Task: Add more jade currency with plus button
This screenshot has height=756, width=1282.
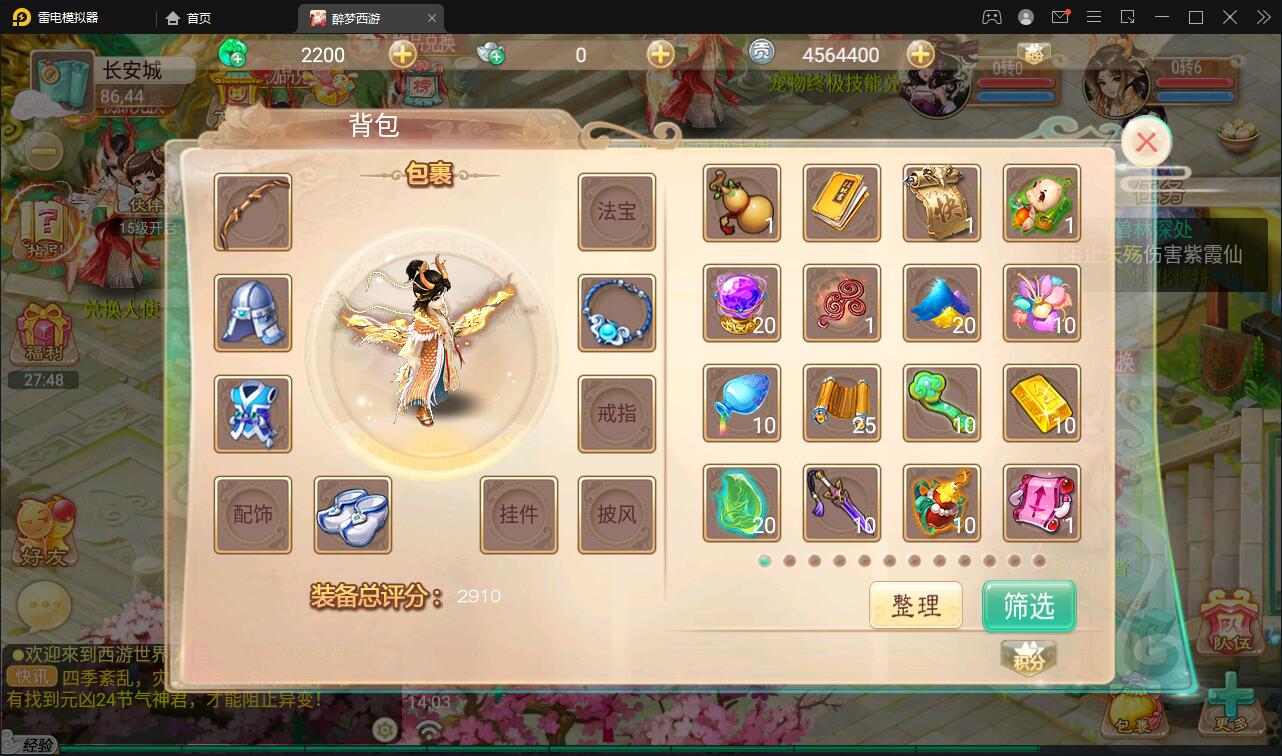Action: (403, 55)
